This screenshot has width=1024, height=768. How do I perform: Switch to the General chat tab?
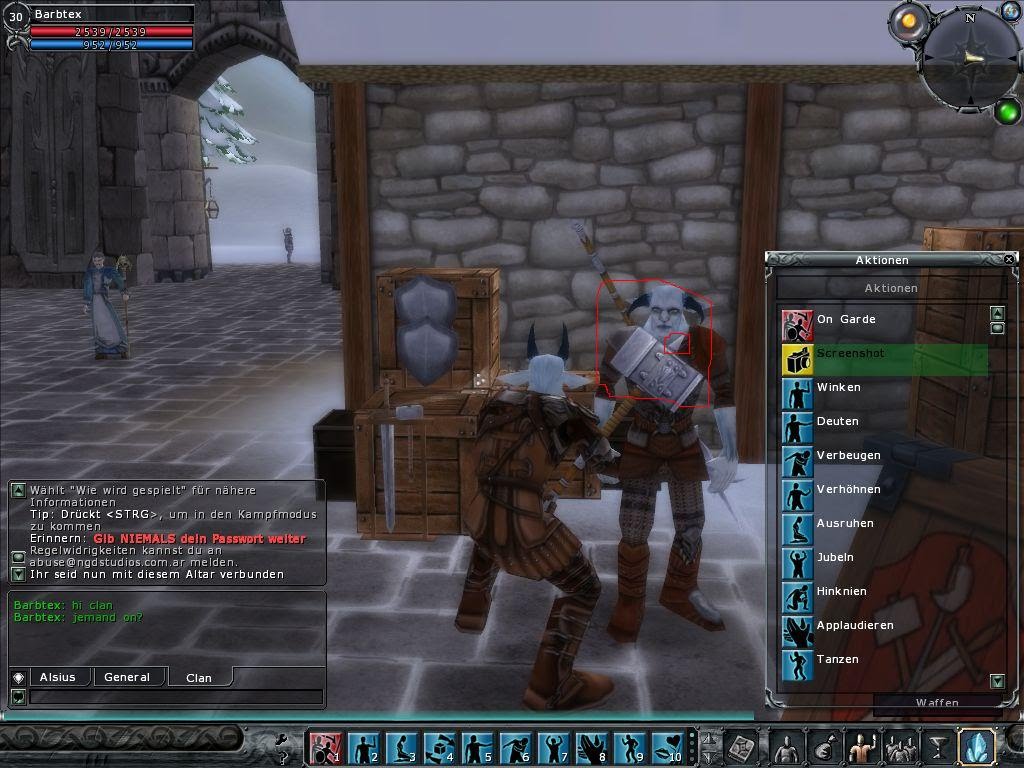tap(127, 677)
